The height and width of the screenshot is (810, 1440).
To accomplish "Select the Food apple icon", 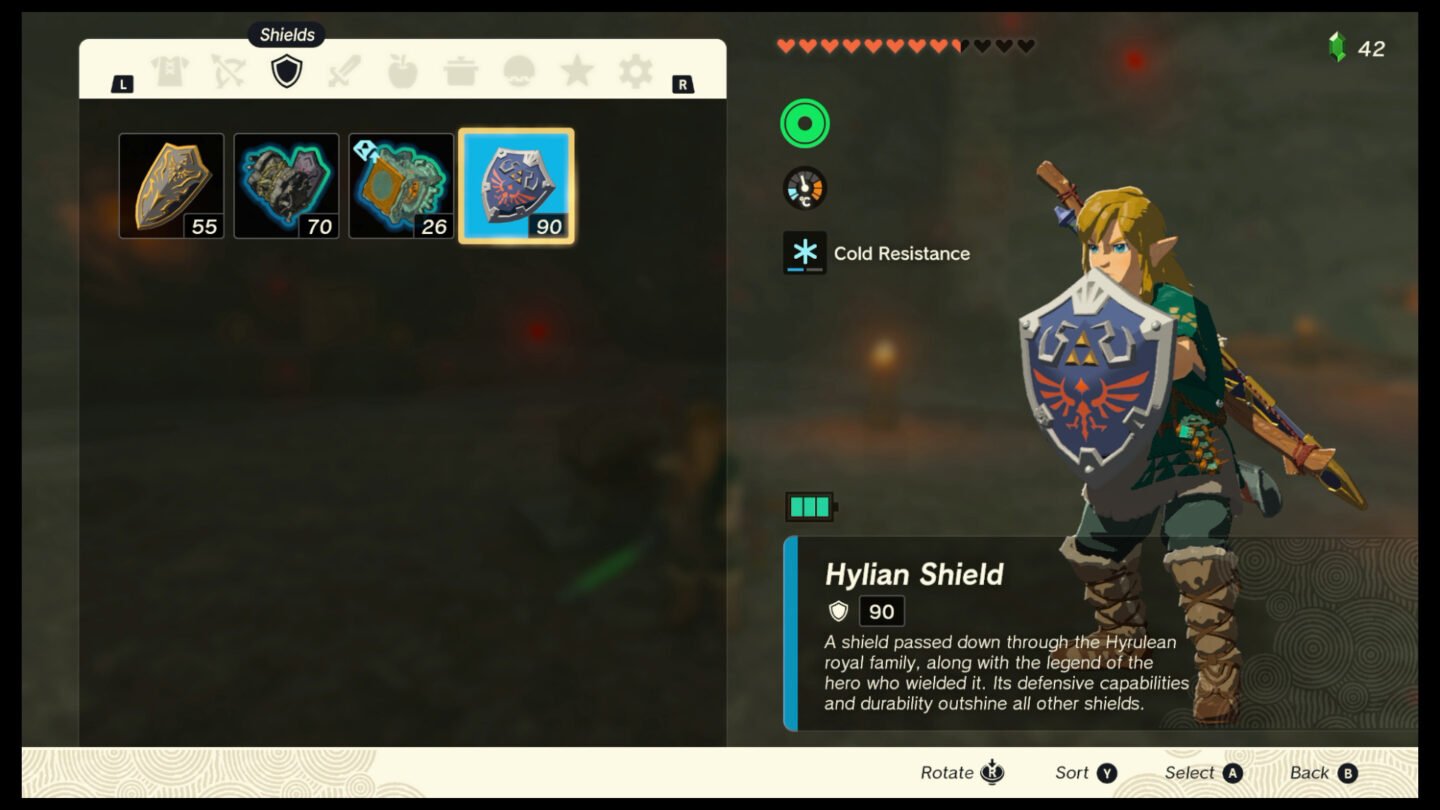I will [402, 73].
